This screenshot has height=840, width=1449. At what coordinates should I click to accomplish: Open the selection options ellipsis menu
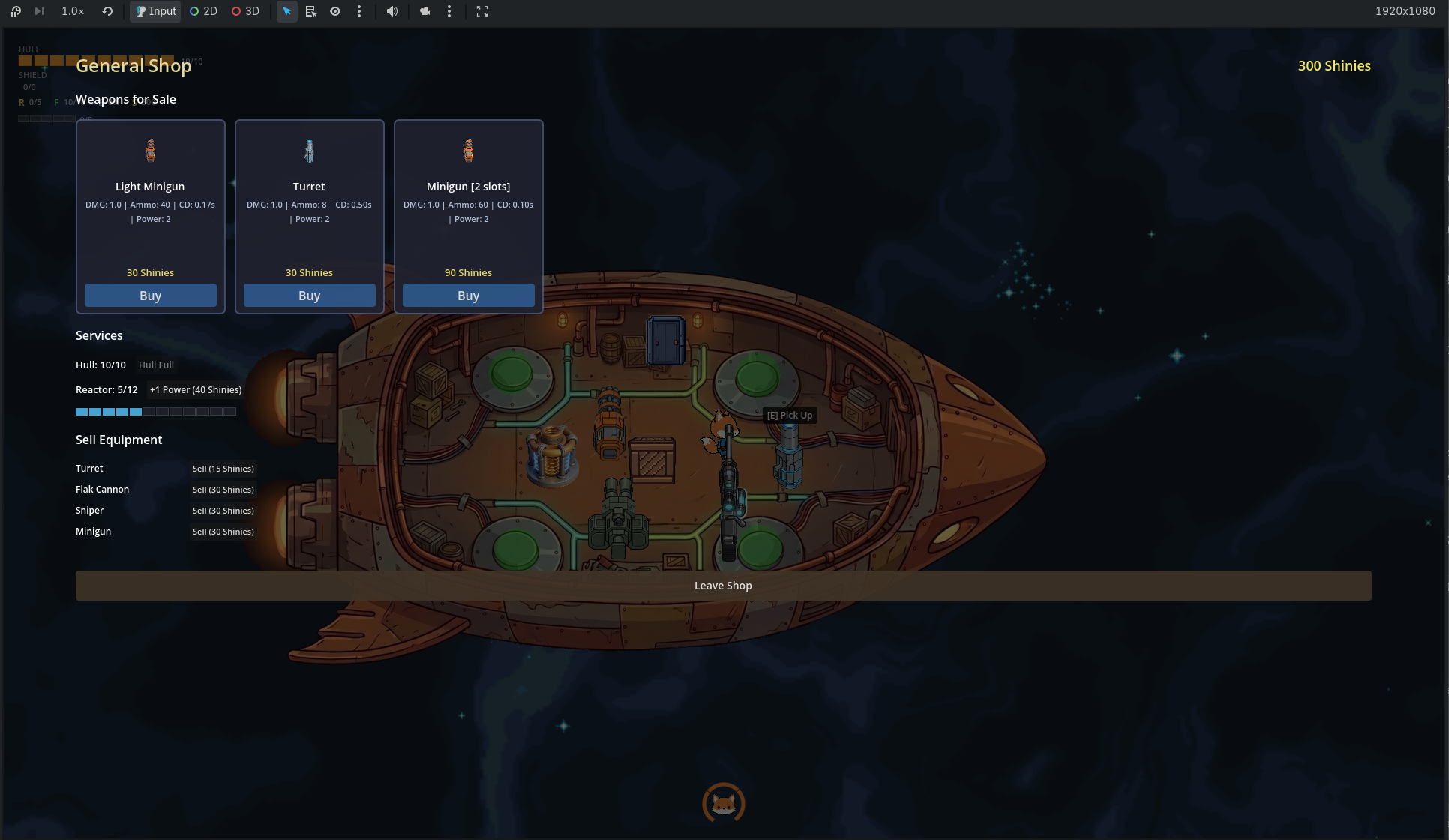pyautogui.click(x=360, y=11)
